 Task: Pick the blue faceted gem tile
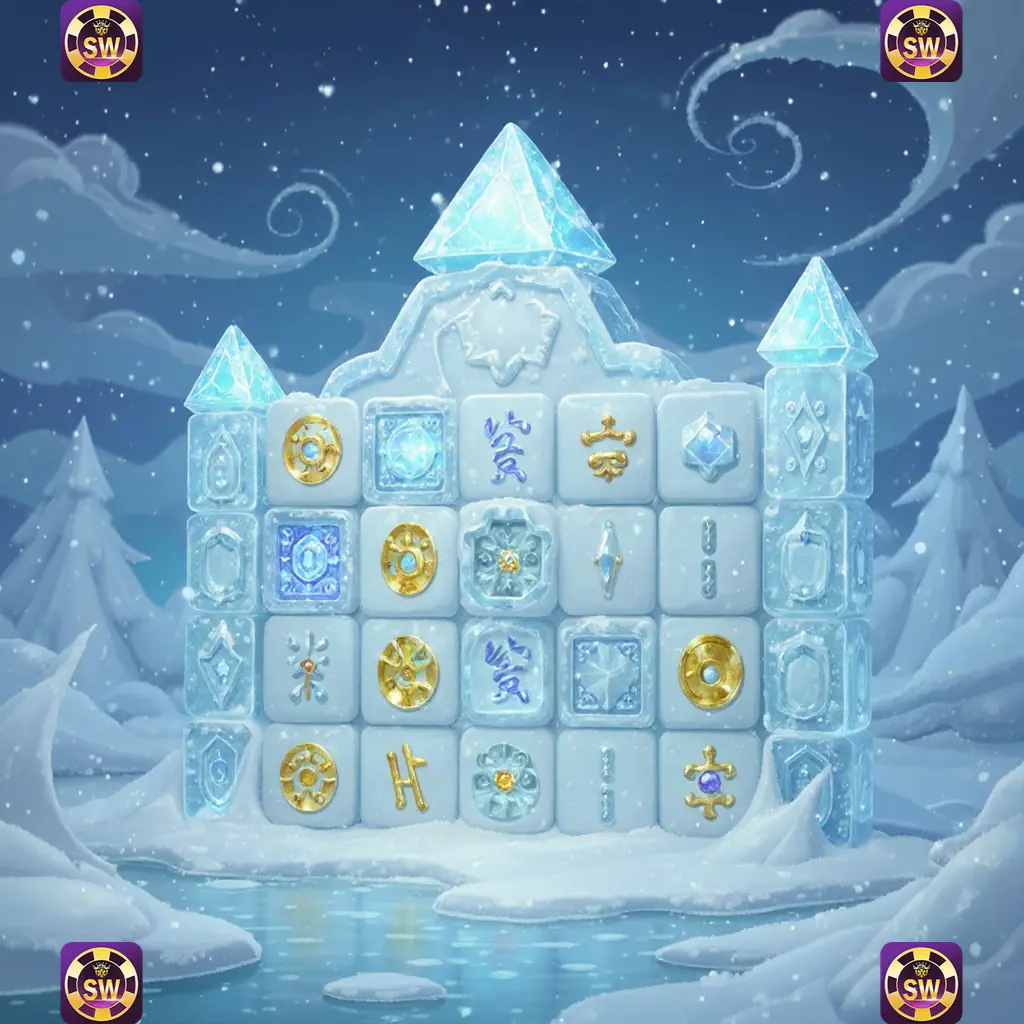click(709, 447)
